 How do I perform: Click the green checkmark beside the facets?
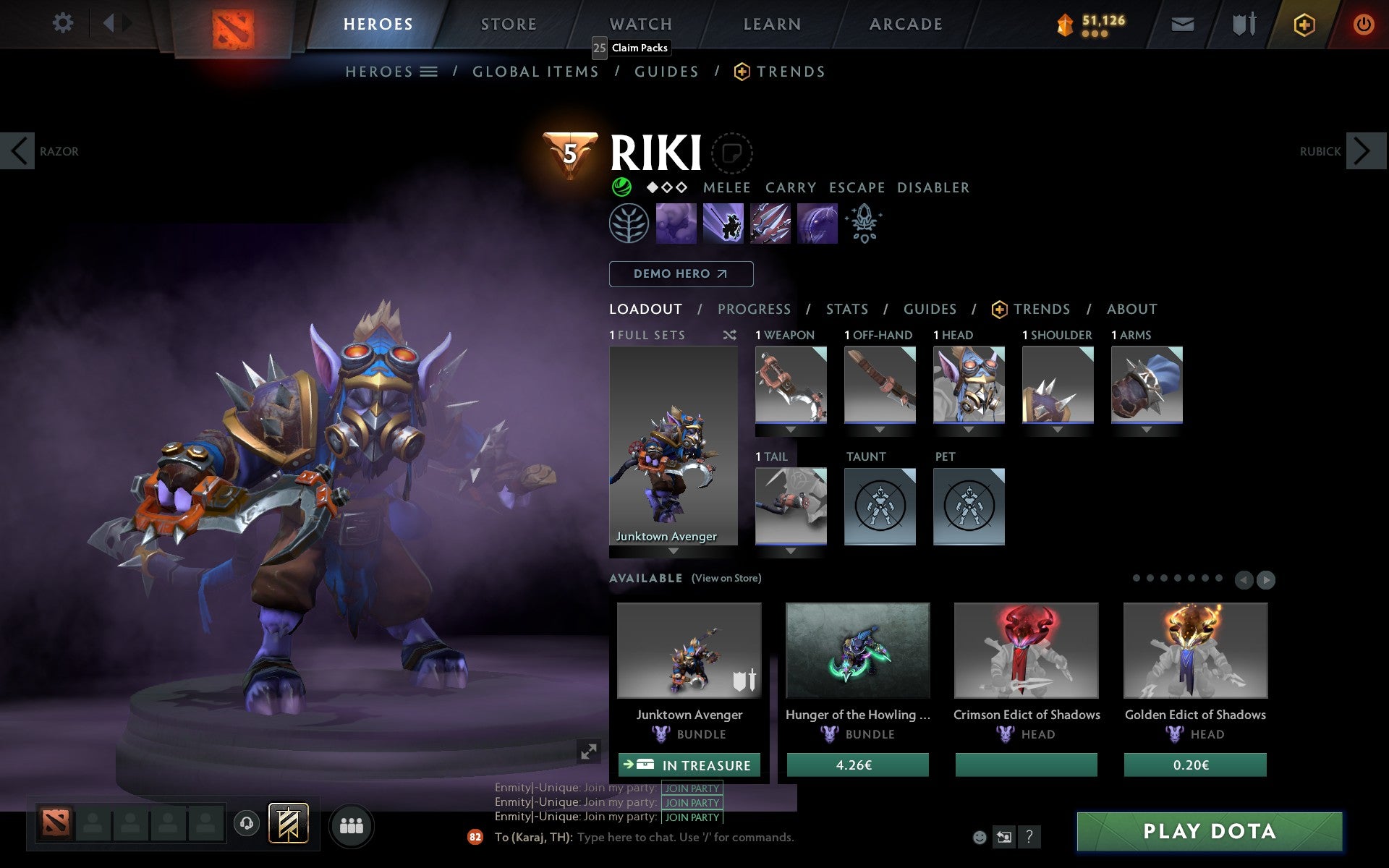(621, 187)
